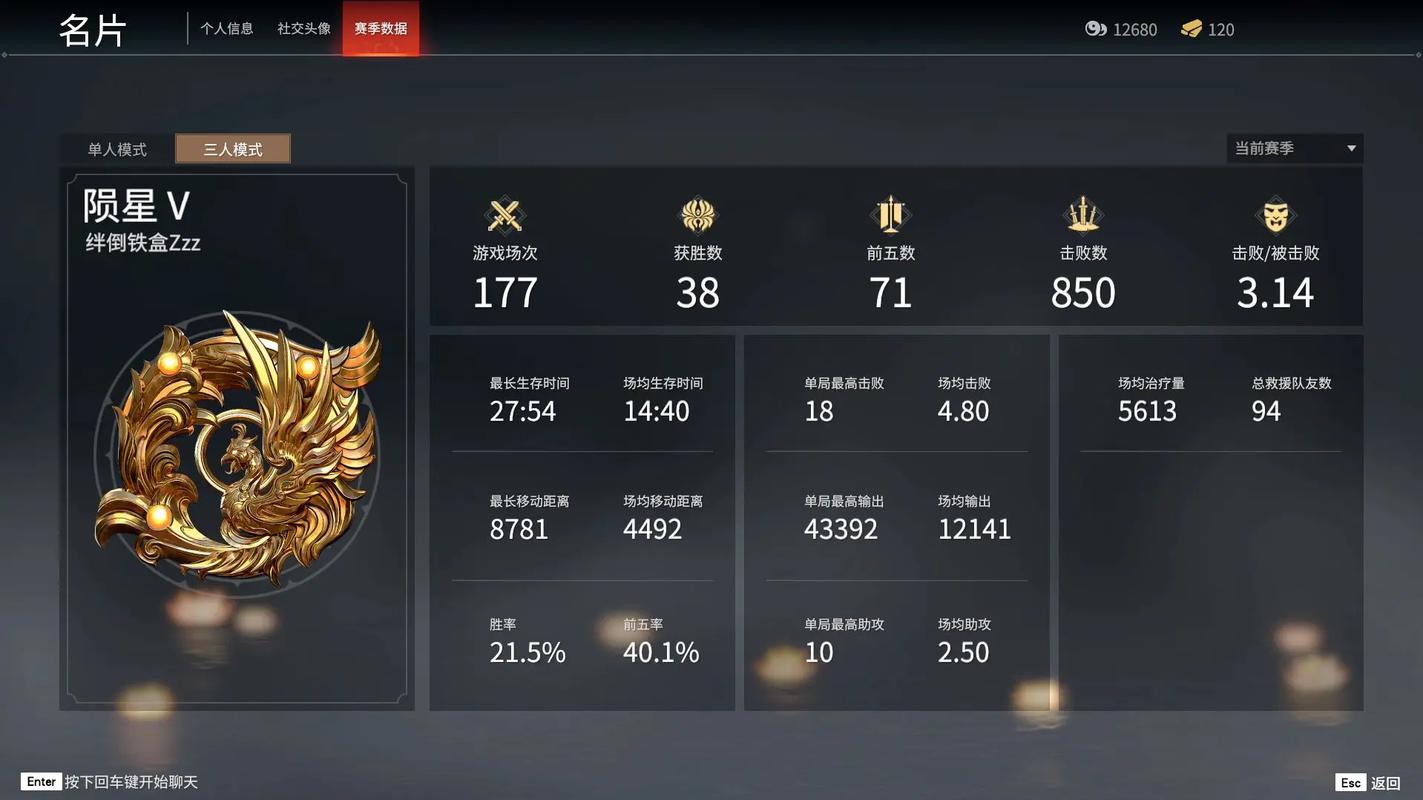The image size is (1423, 800).
Task: Select the 赛季数据 tab
Action: [x=380, y=29]
